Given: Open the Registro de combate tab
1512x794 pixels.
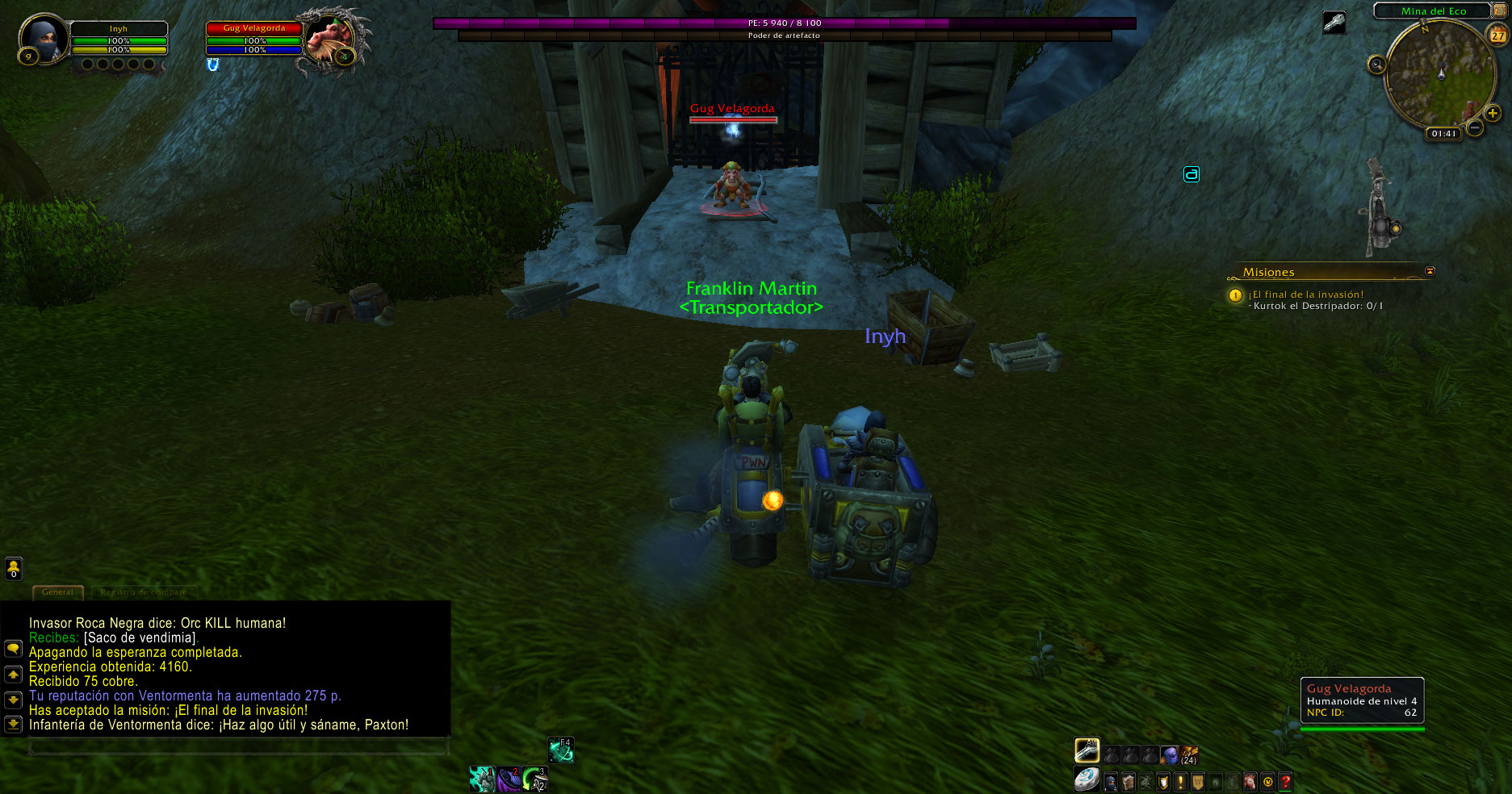Looking at the screenshot, I should click(144, 592).
